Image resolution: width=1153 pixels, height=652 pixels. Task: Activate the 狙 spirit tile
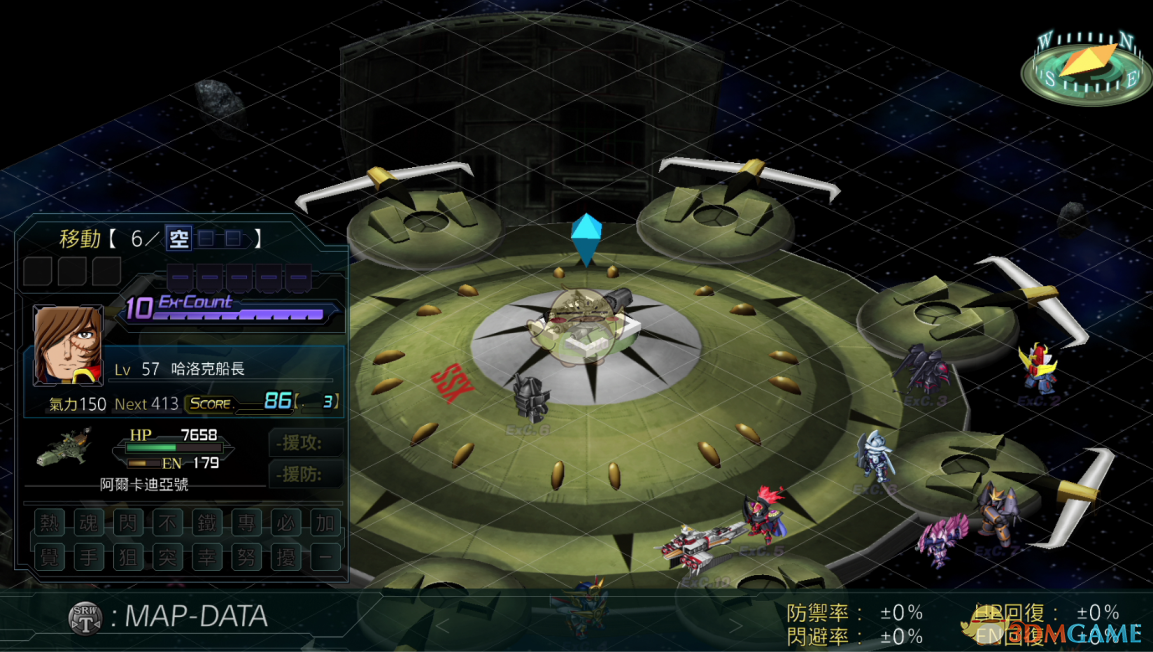[127, 557]
